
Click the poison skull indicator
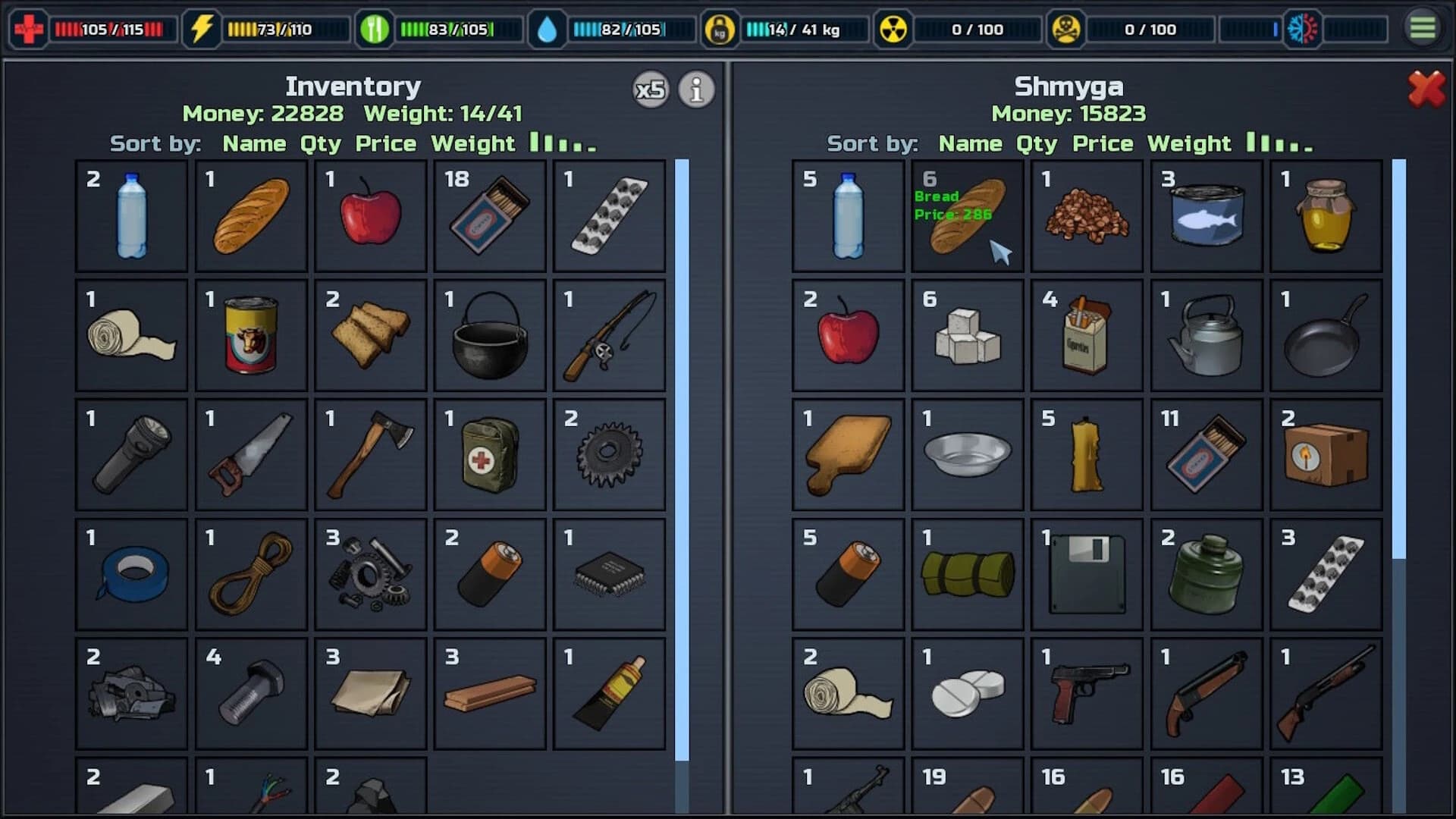pos(1066,29)
